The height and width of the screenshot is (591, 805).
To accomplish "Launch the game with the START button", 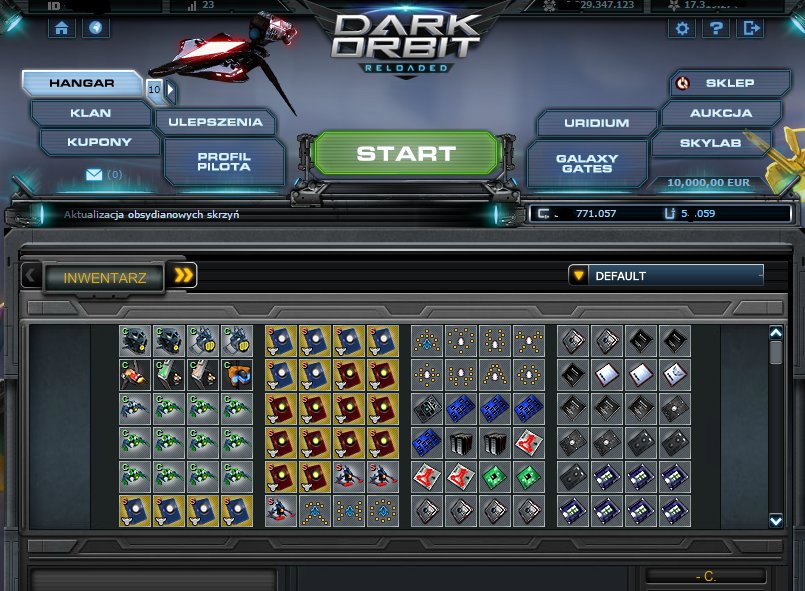I will [405, 154].
